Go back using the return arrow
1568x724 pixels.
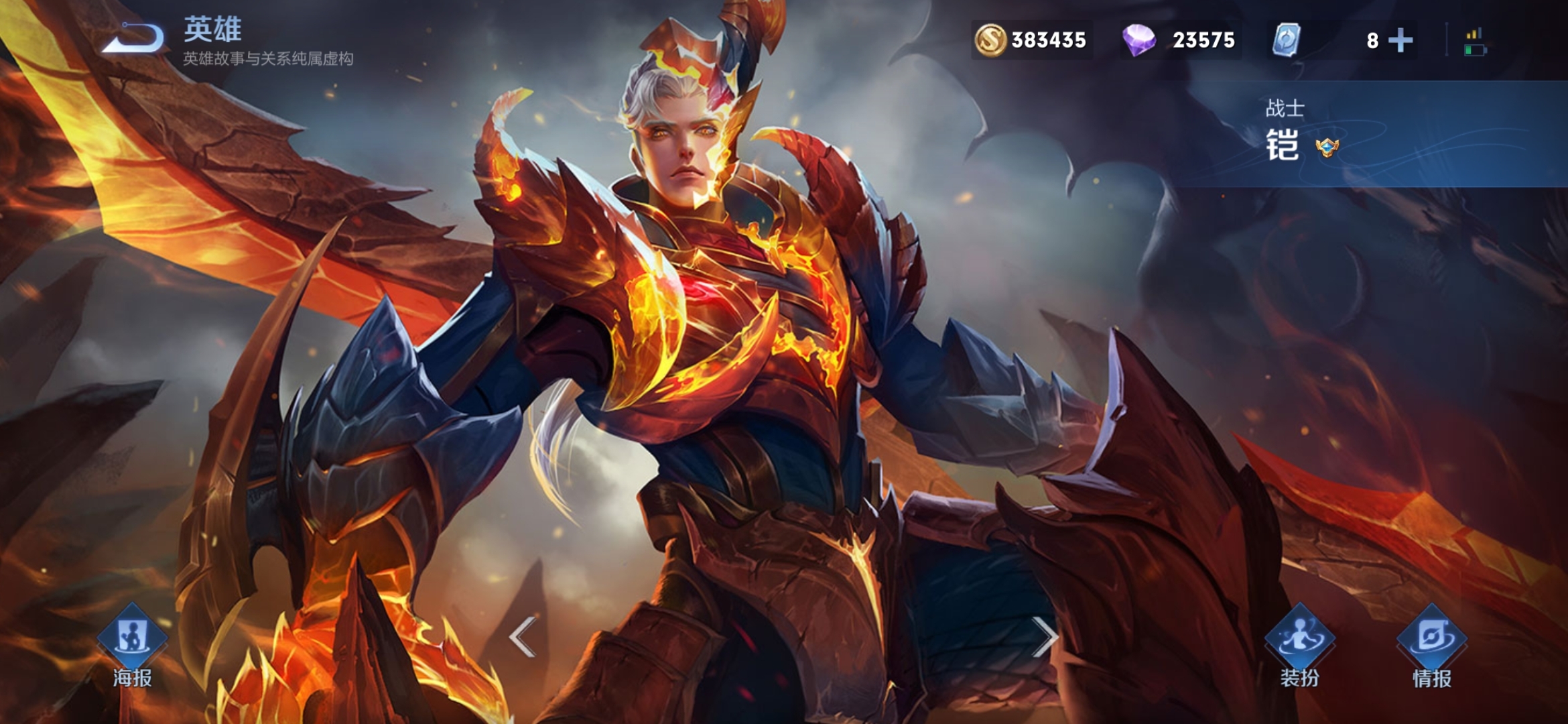tap(133, 38)
